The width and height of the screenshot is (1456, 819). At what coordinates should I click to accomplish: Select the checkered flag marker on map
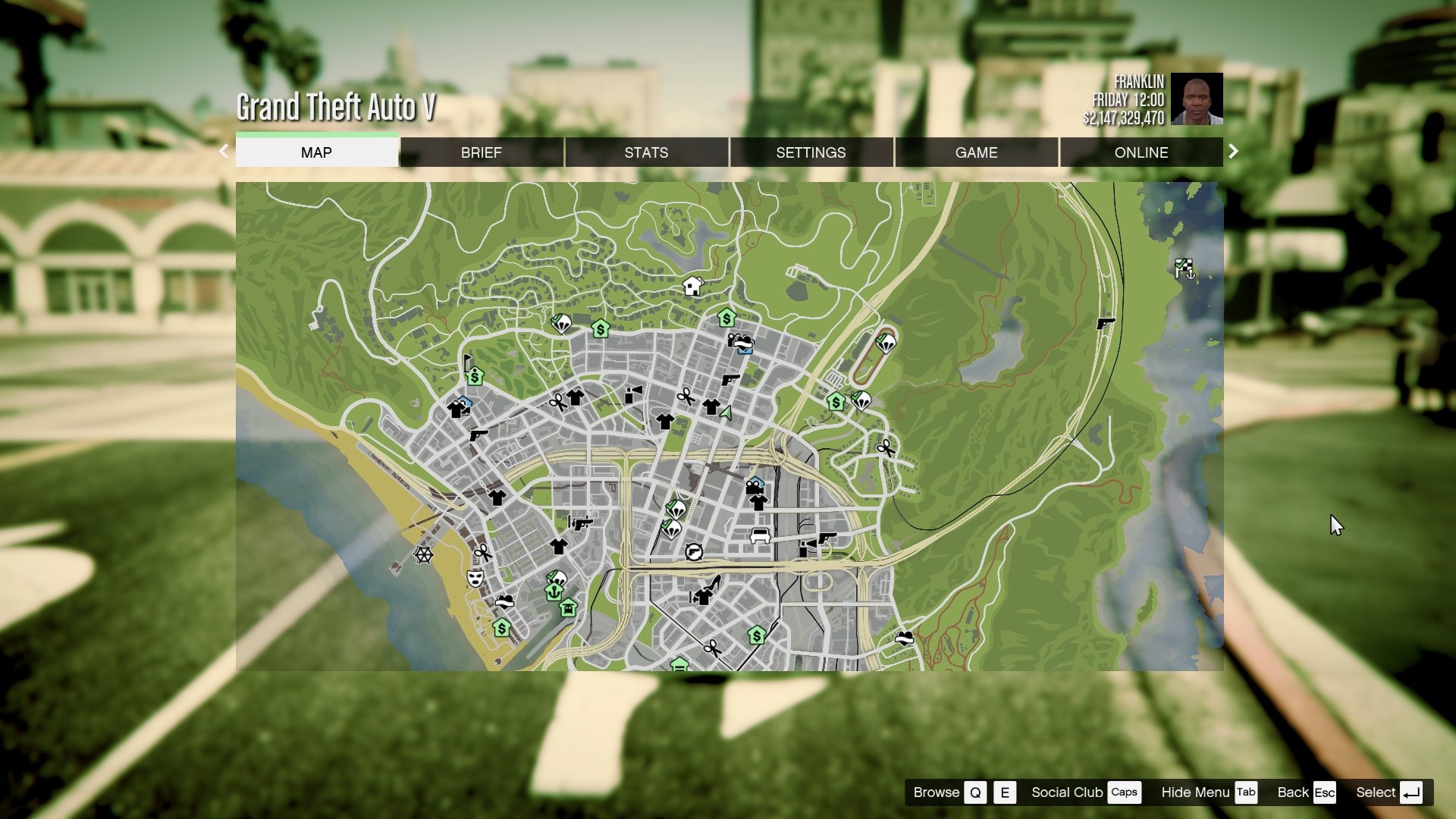(1184, 268)
